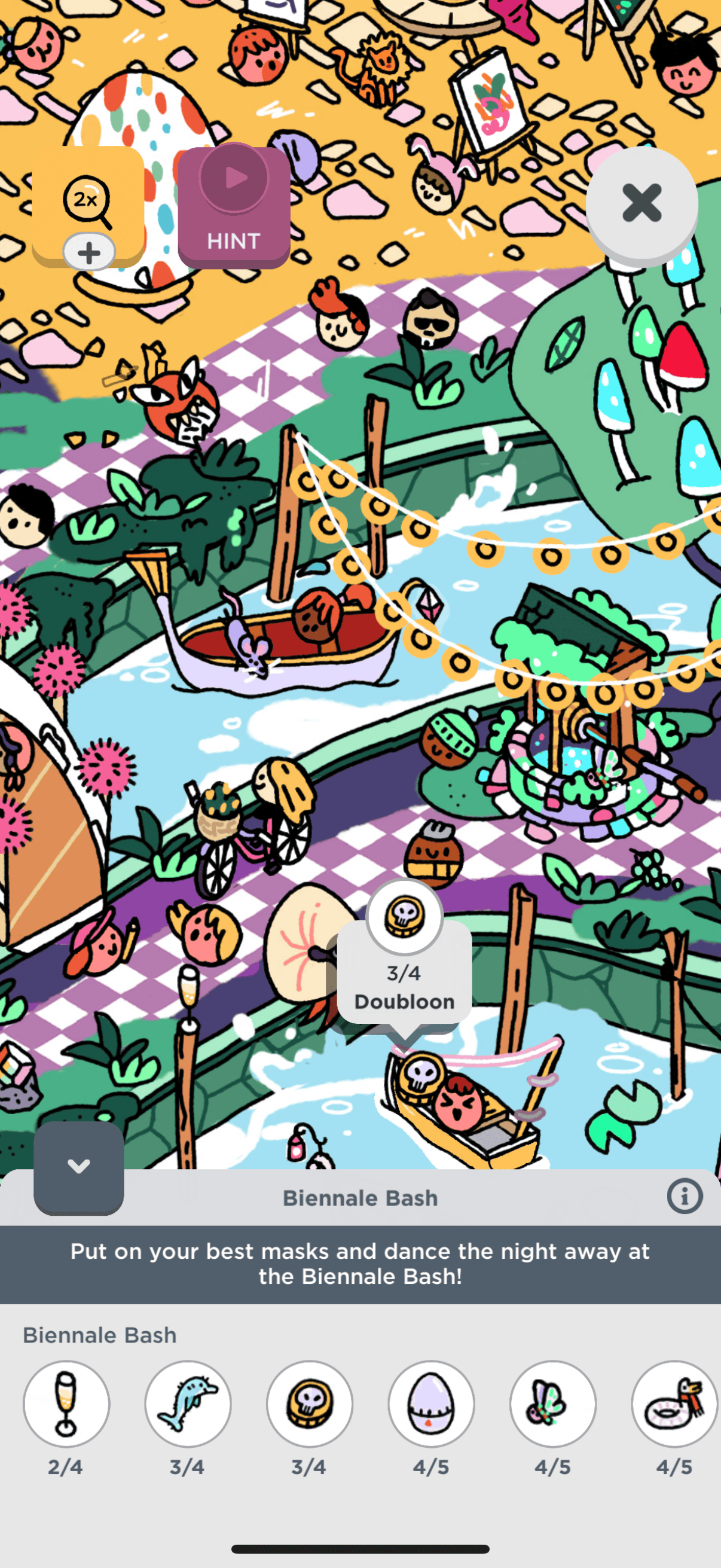Viewport: 721px width, 1568px height.
Task: Select the duck pool float tracker
Action: (x=675, y=1404)
